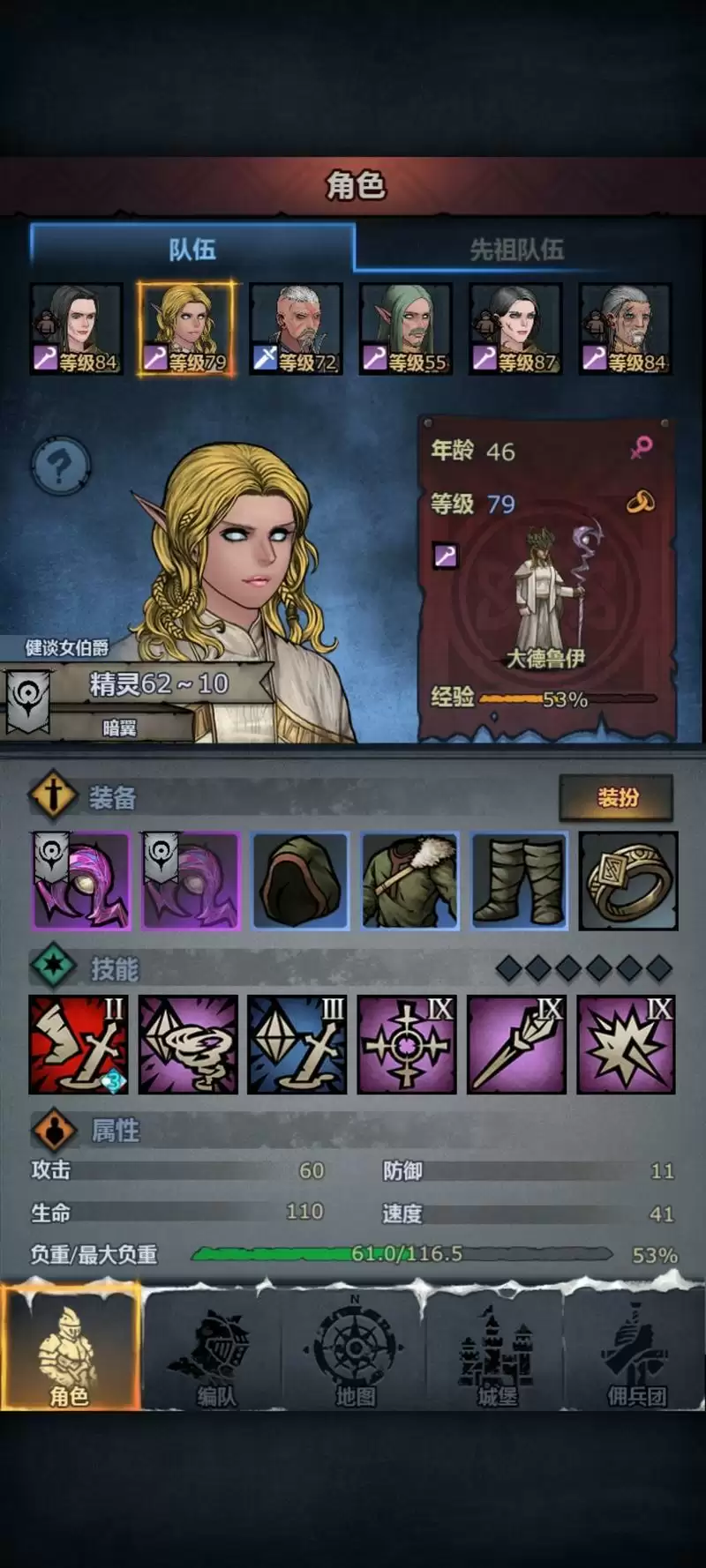This screenshot has width=706, height=1568.
Task: Choose the level 72 white-haired character portrait
Action: tap(296, 329)
